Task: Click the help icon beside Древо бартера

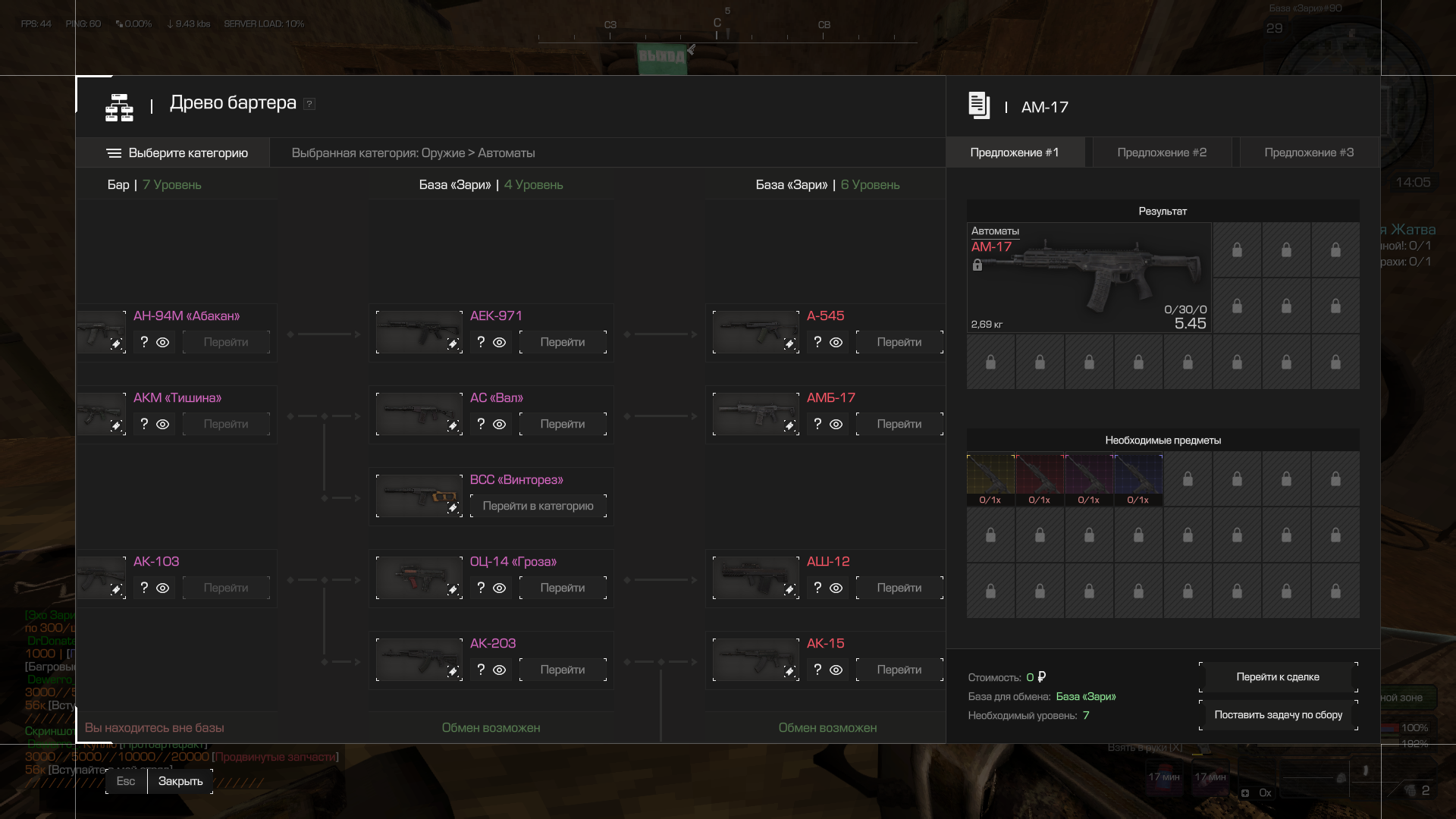Action: [x=309, y=104]
